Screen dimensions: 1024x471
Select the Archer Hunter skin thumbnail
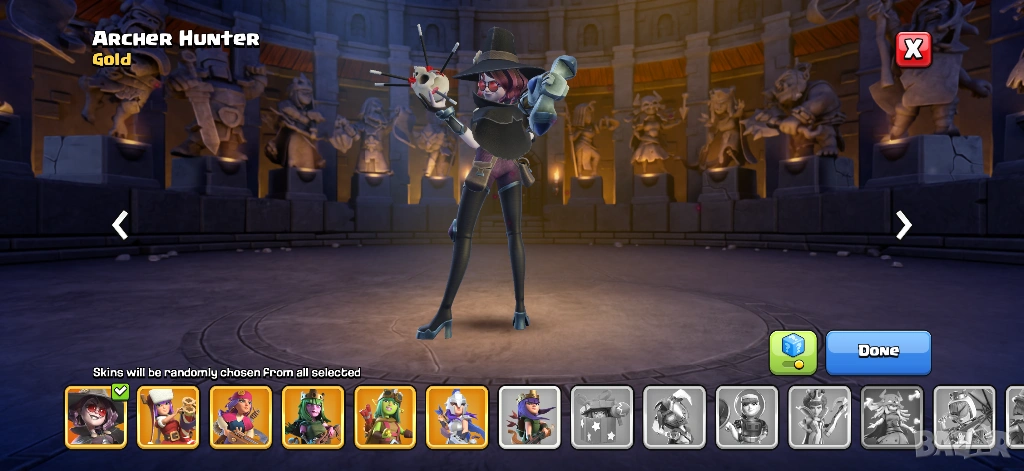point(96,417)
